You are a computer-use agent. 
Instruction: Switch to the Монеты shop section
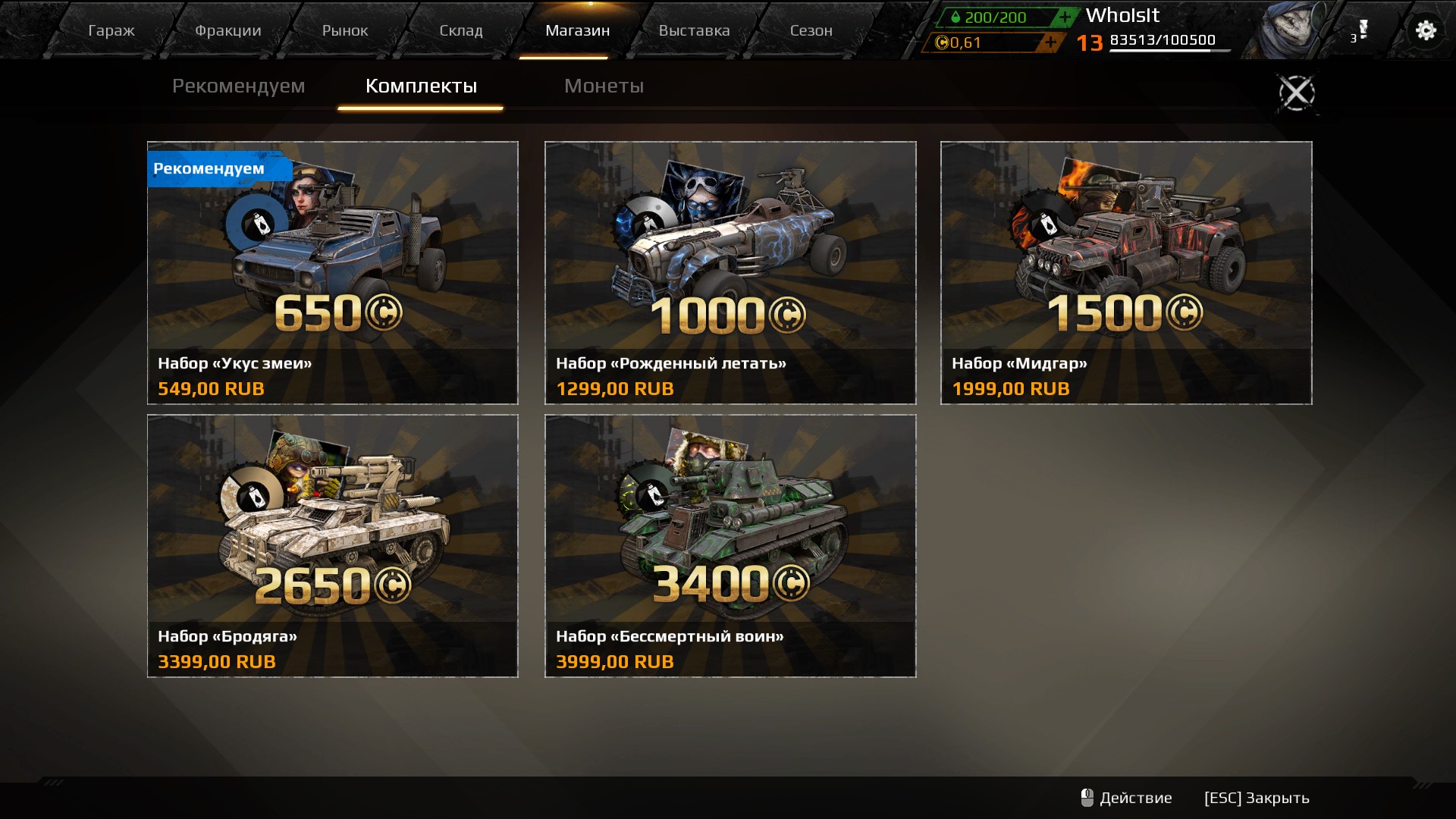tap(604, 86)
